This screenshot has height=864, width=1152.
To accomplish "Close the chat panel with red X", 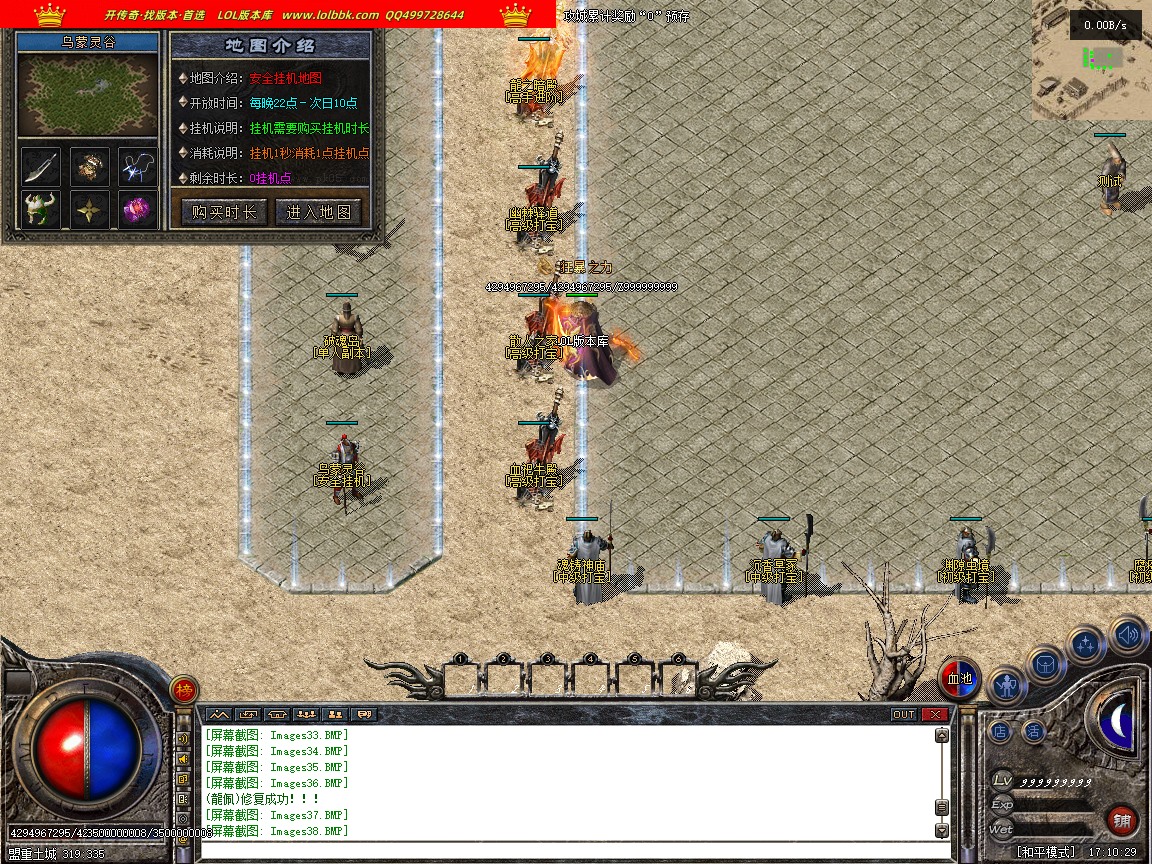I will [x=934, y=715].
